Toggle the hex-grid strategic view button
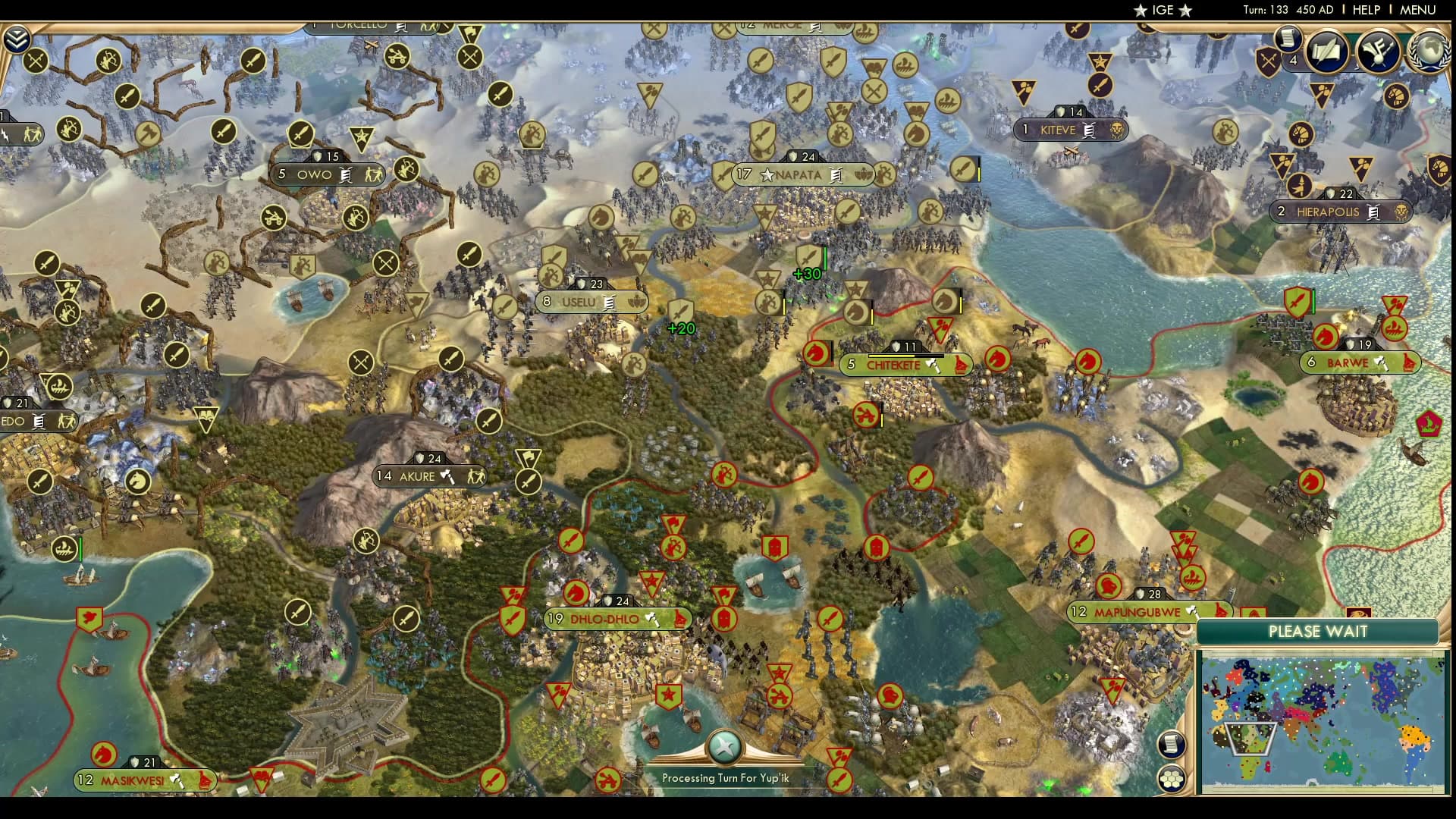1456x819 pixels. tap(1171, 777)
